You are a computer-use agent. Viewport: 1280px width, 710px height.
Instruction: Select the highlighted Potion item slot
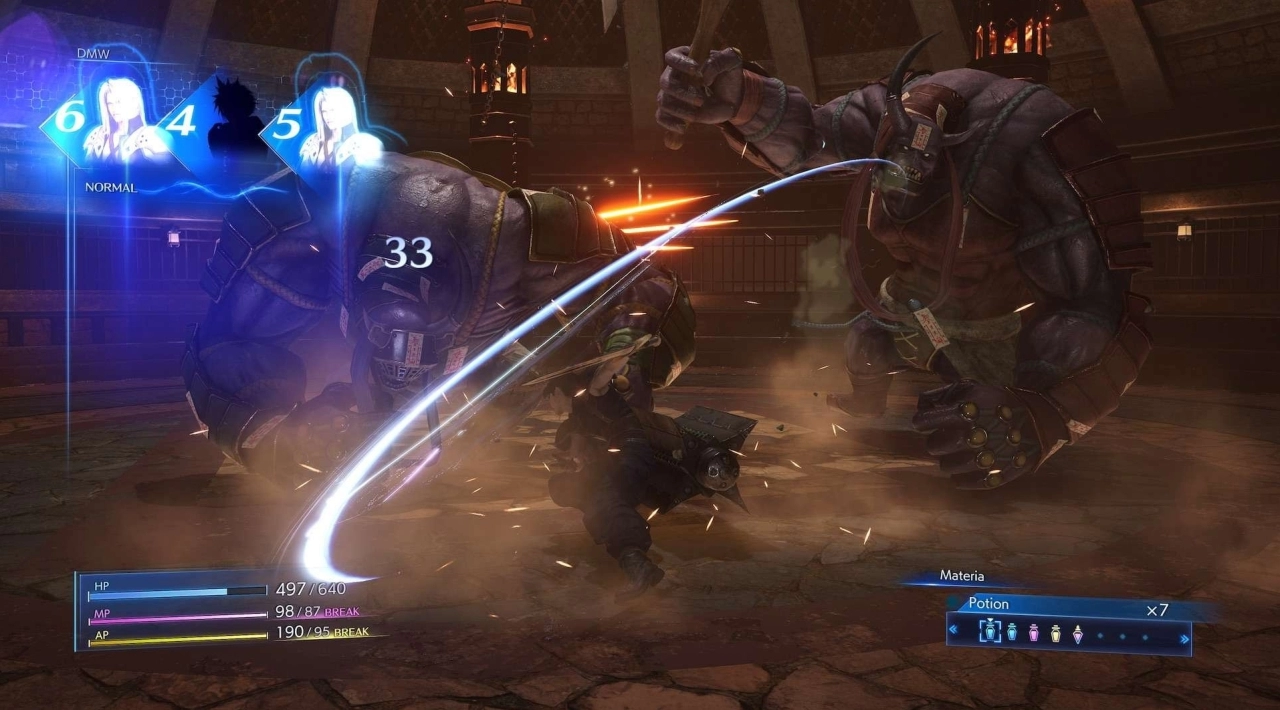[x=989, y=632]
